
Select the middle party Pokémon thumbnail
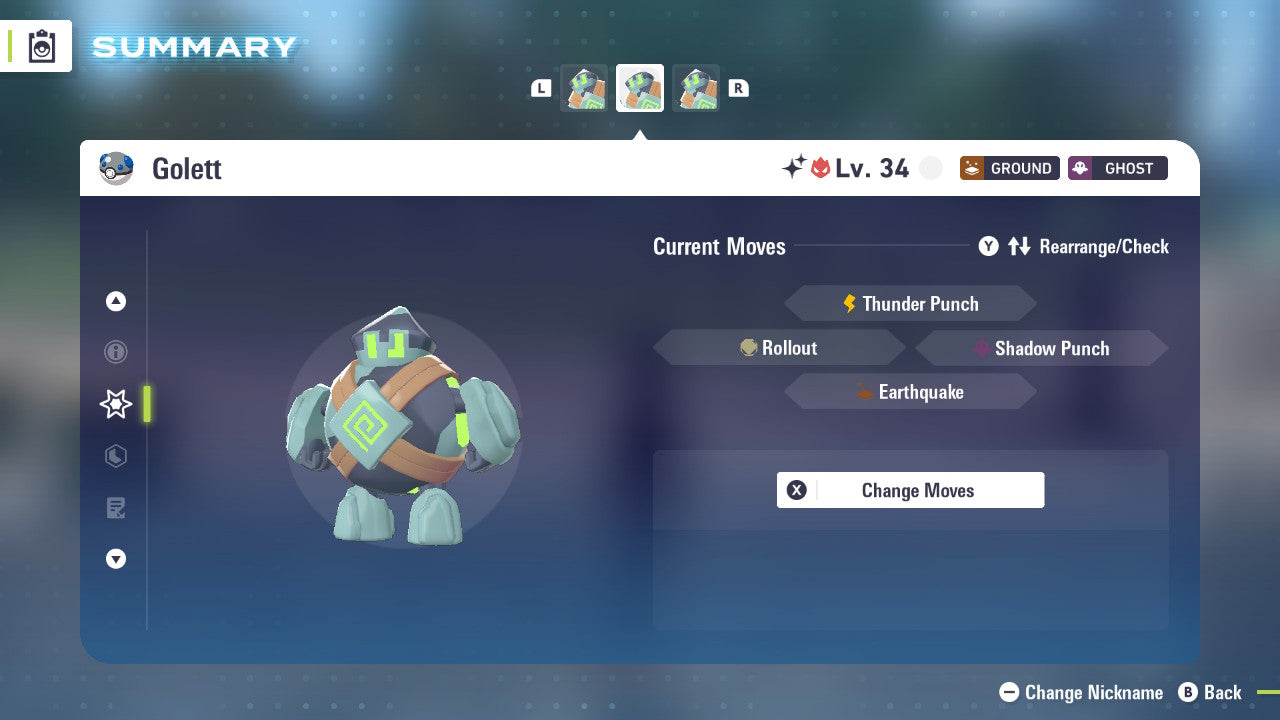pos(640,87)
